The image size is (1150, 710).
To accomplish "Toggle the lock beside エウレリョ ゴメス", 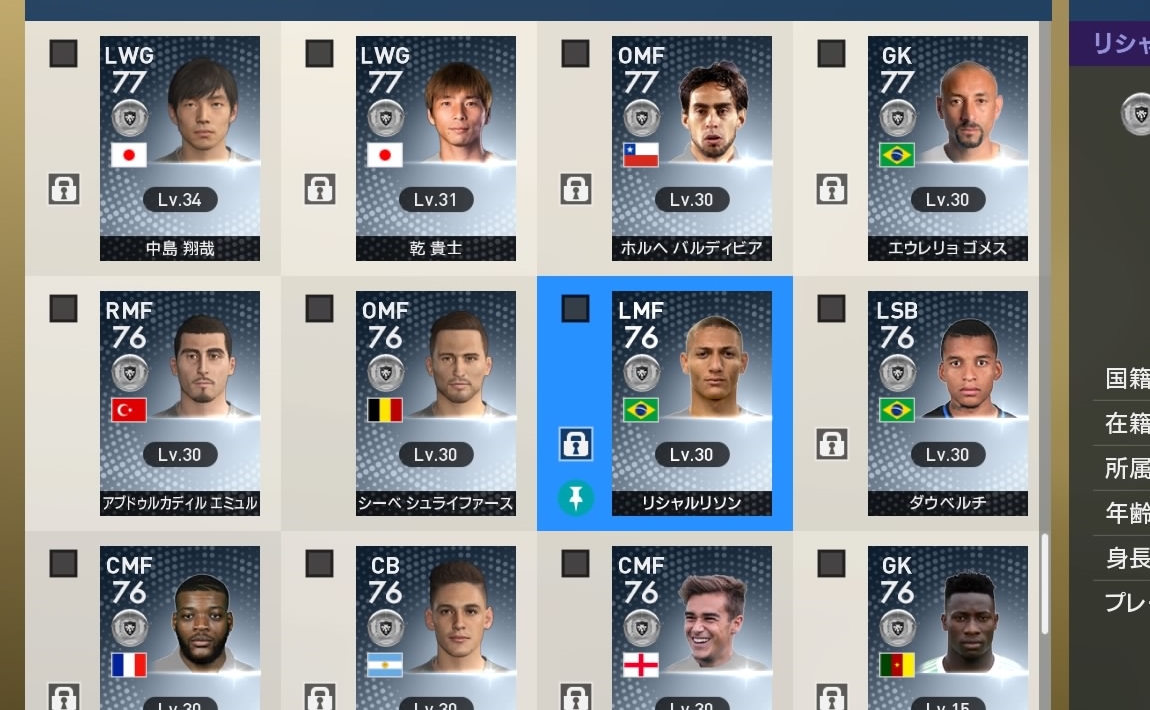I will click(x=831, y=188).
